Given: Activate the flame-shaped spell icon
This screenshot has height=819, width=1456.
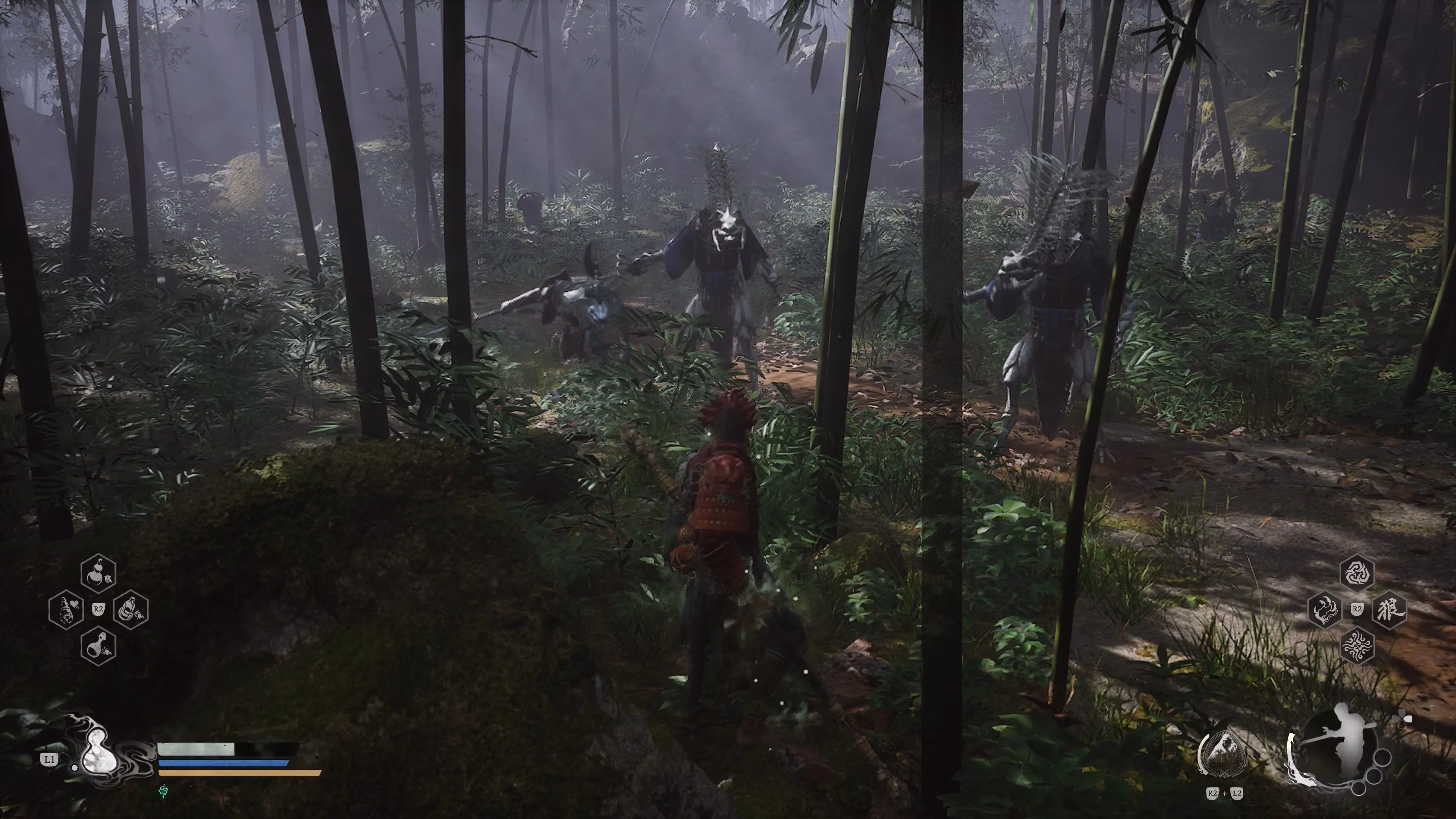Looking at the screenshot, I should tap(1325, 610).
